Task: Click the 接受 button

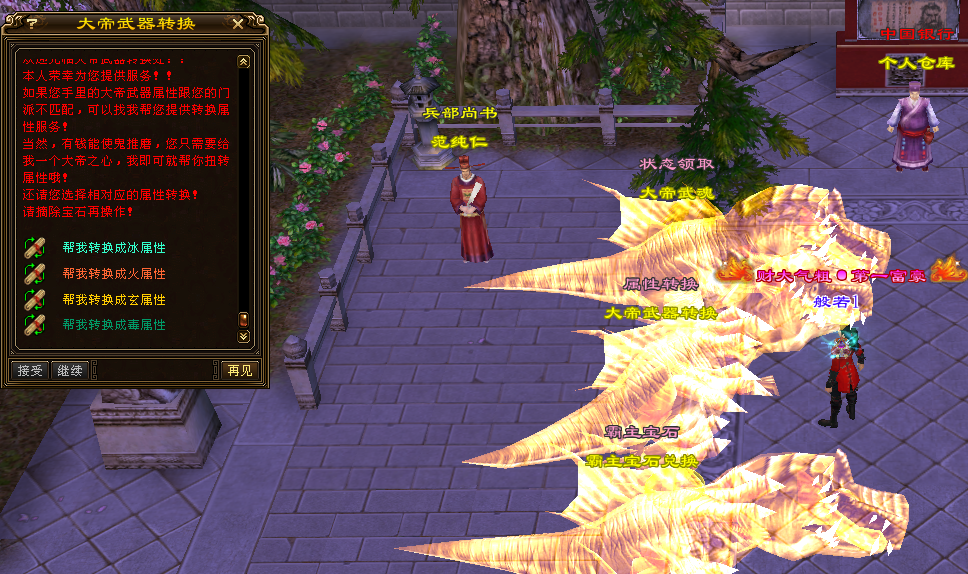Action: [31, 370]
